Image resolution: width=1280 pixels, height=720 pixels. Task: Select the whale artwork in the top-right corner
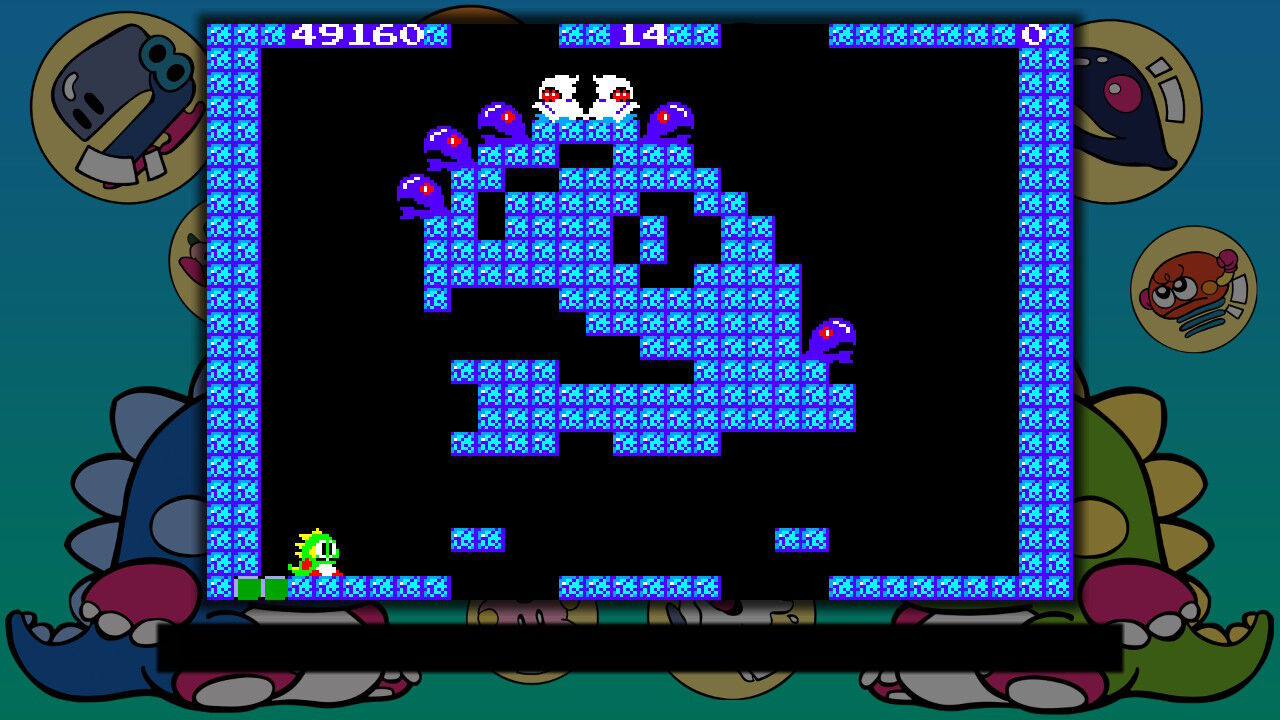pyautogui.click(x=1135, y=100)
